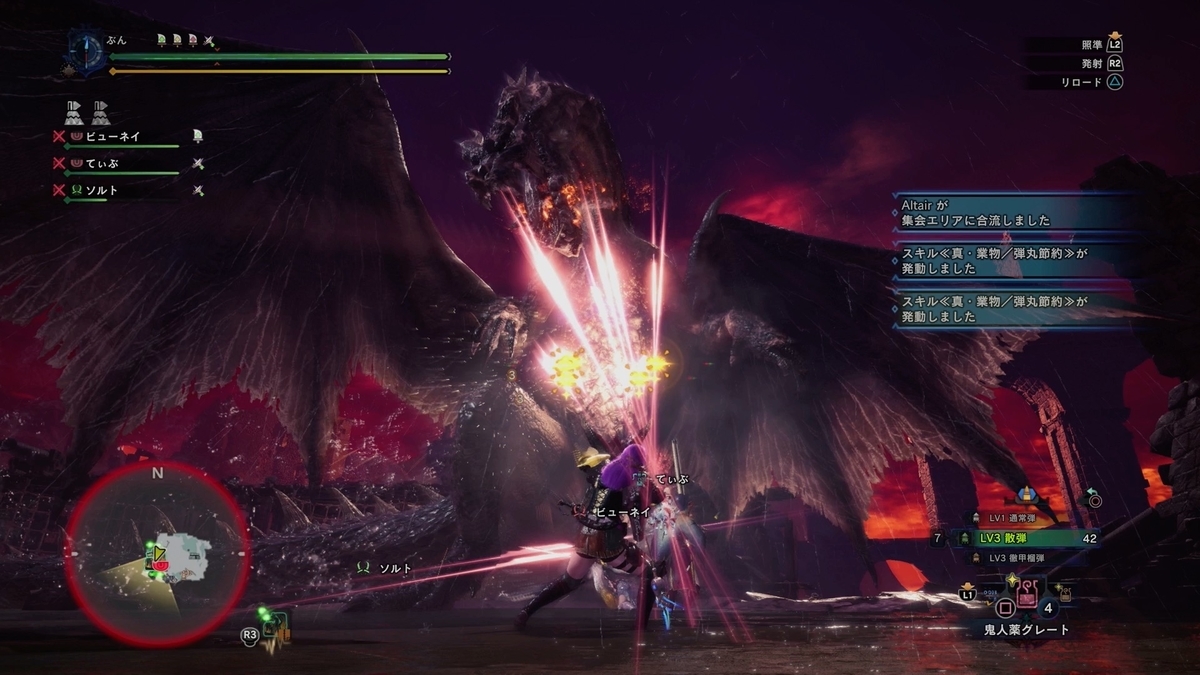Open the Altair joined notification
The height and width of the screenshot is (675, 1200).
tap(1010, 213)
